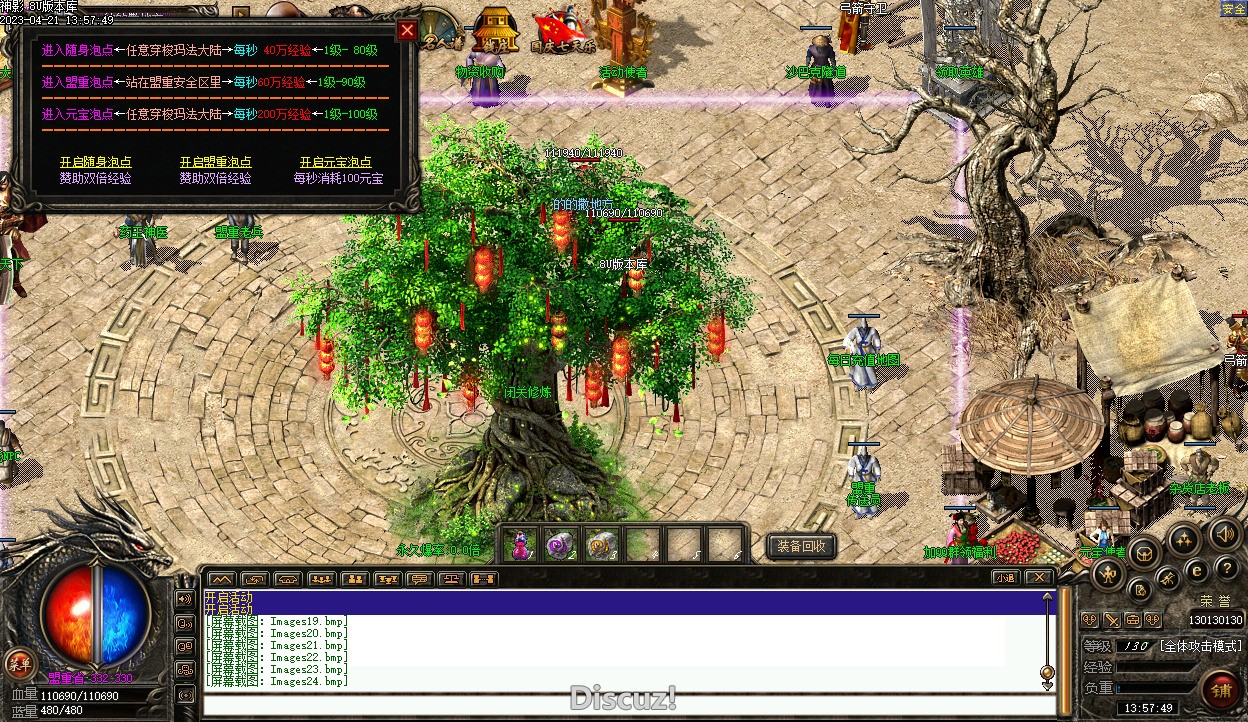This screenshot has width=1248, height=722.
Task: Open the round 菜单 button
Action: 19,662
